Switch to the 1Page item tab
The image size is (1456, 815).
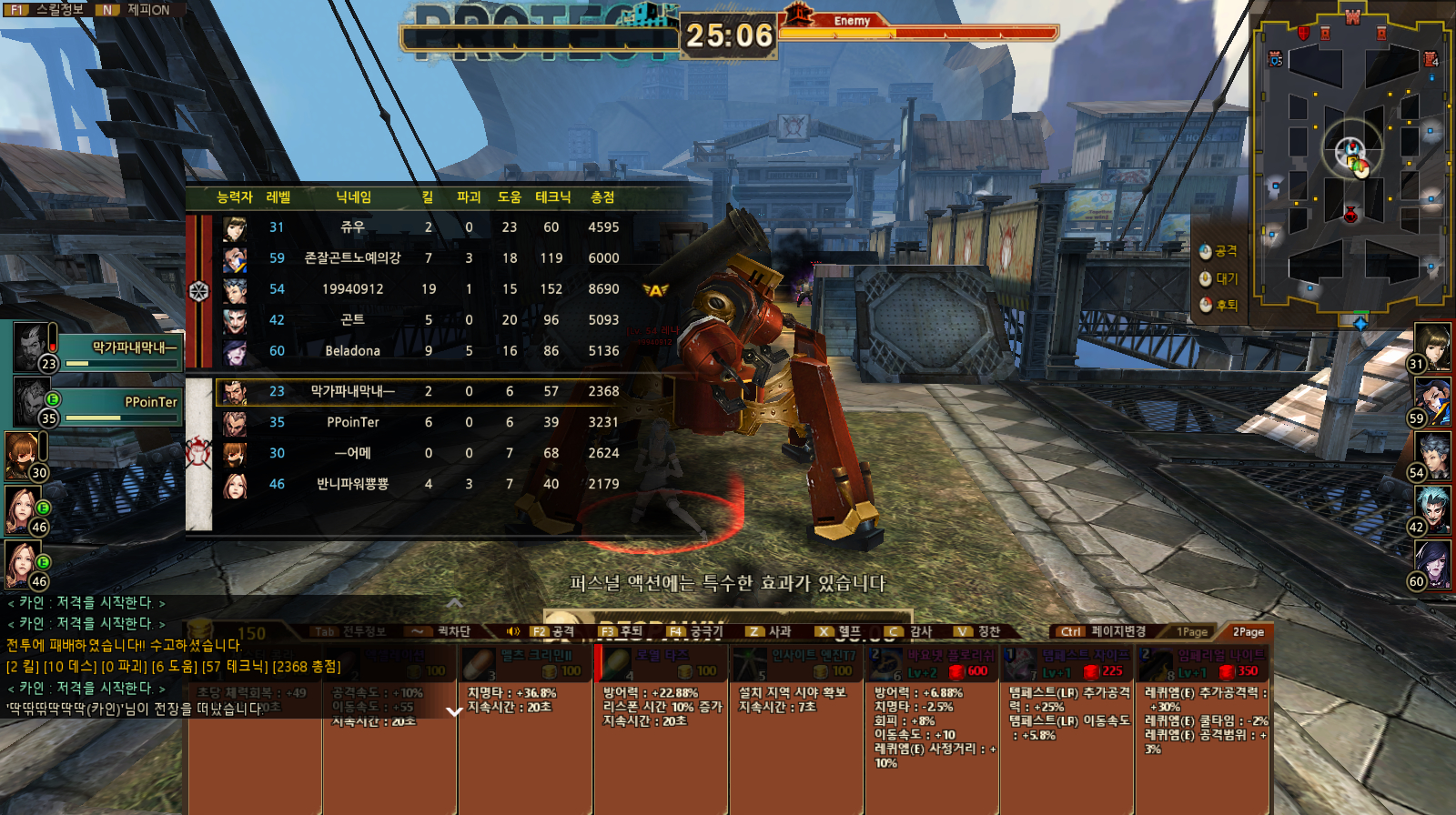pyautogui.click(x=1192, y=631)
